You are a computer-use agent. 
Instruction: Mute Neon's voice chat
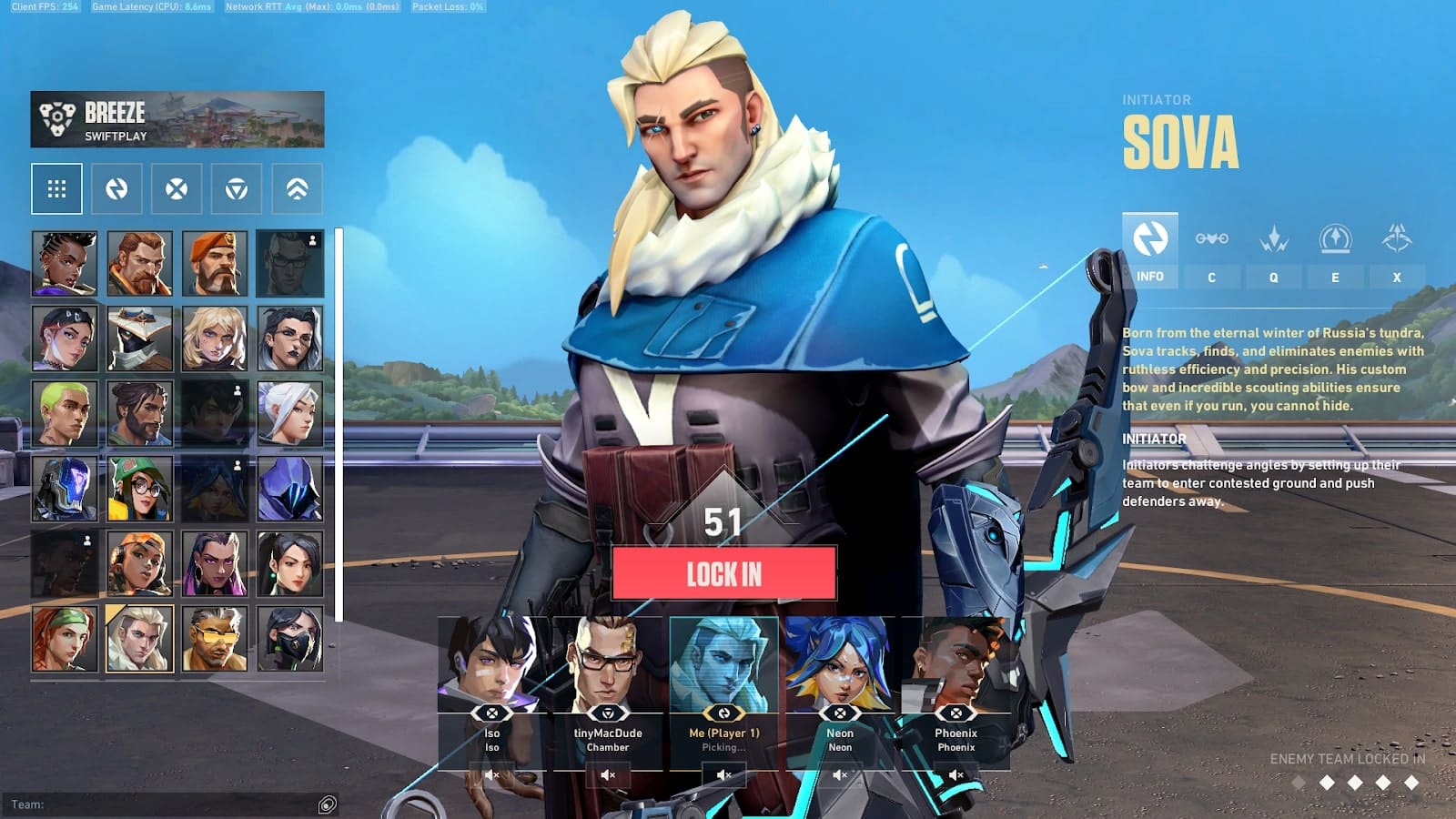[839, 775]
